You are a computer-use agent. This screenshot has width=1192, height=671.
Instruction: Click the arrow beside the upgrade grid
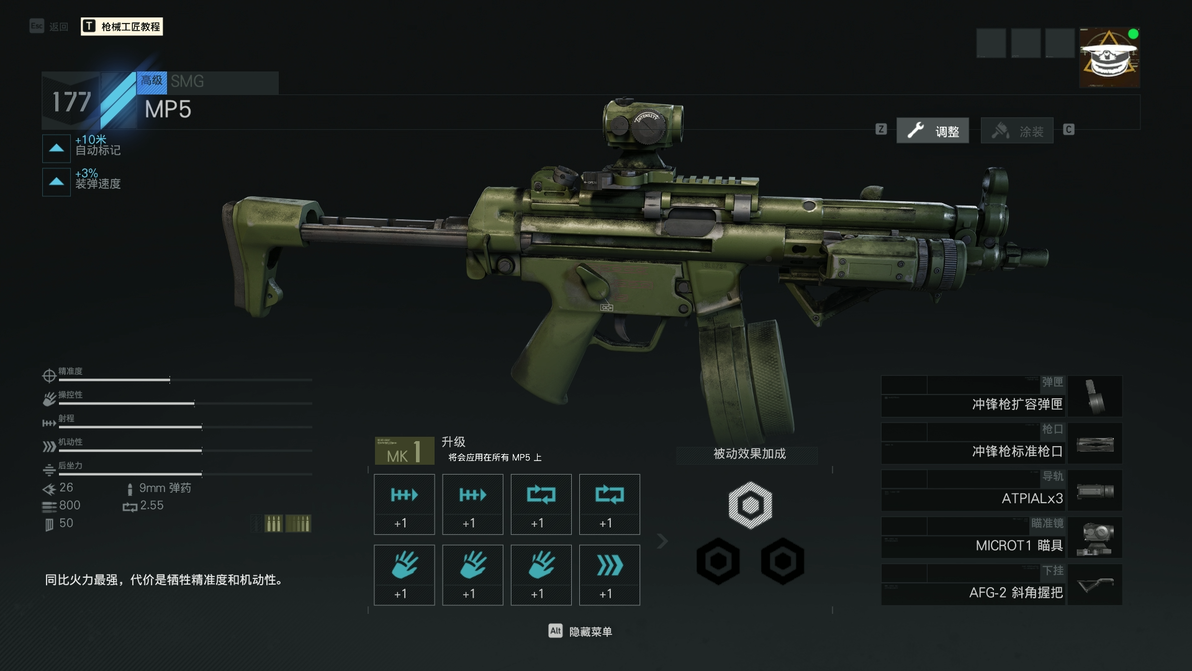click(x=662, y=541)
